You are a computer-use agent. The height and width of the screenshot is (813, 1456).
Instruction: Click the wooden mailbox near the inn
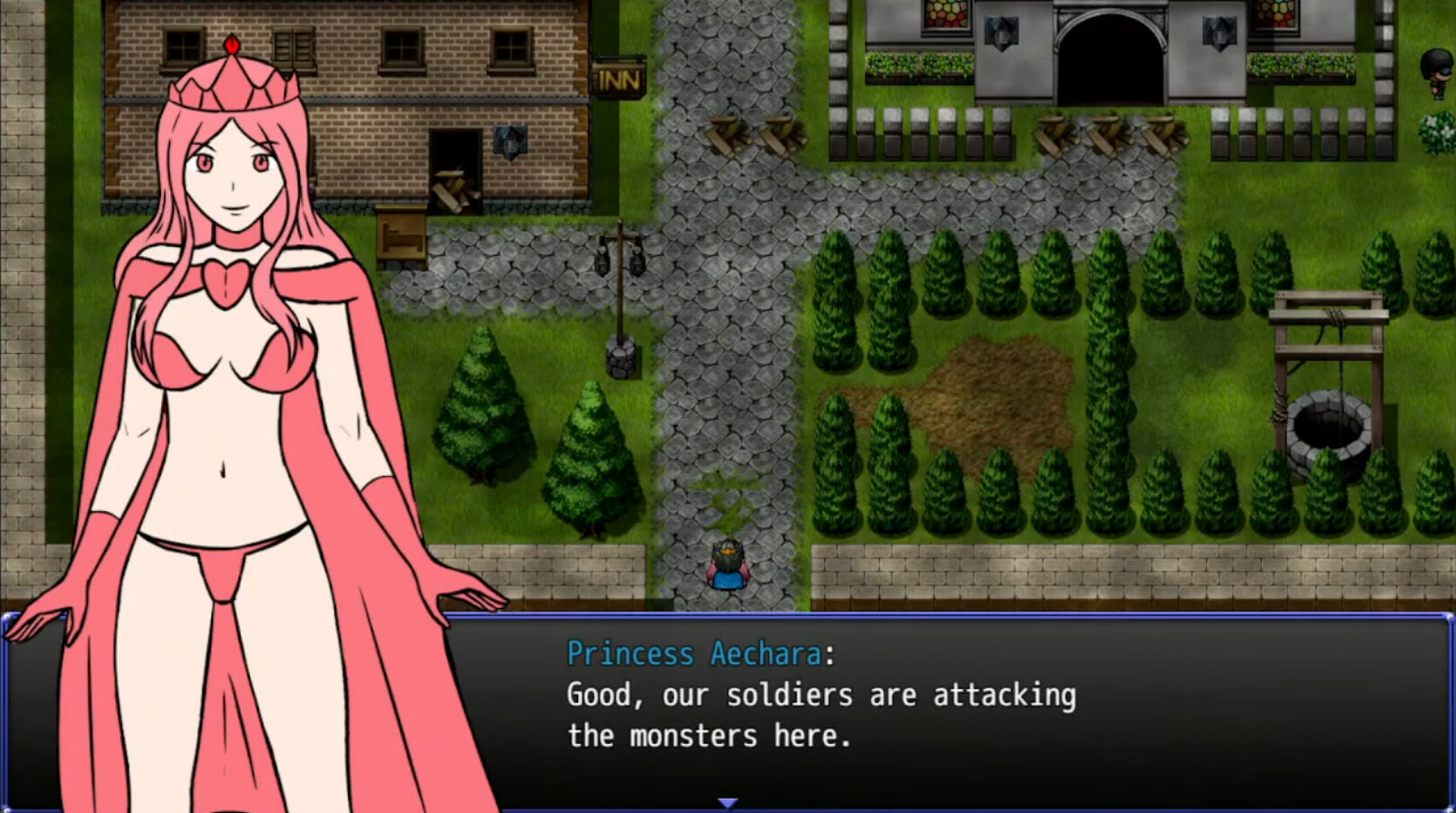click(401, 235)
